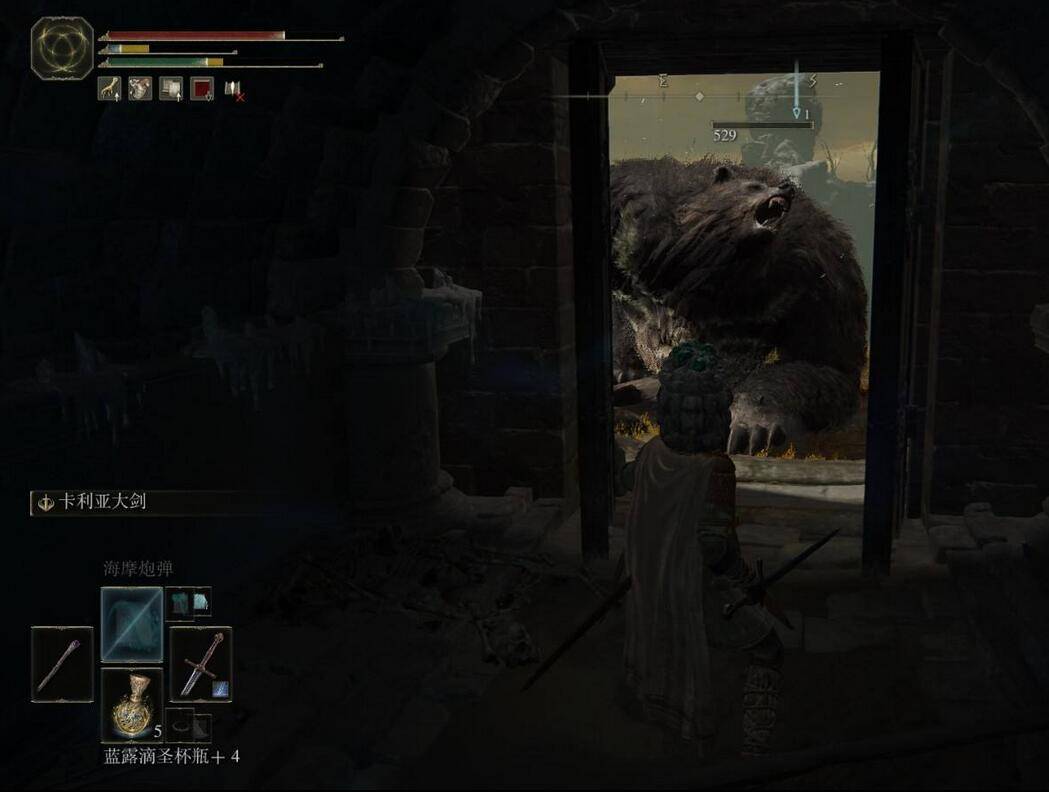Select the staff in the left-hand slot
The width and height of the screenshot is (1049, 792).
click(x=62, y=662)
